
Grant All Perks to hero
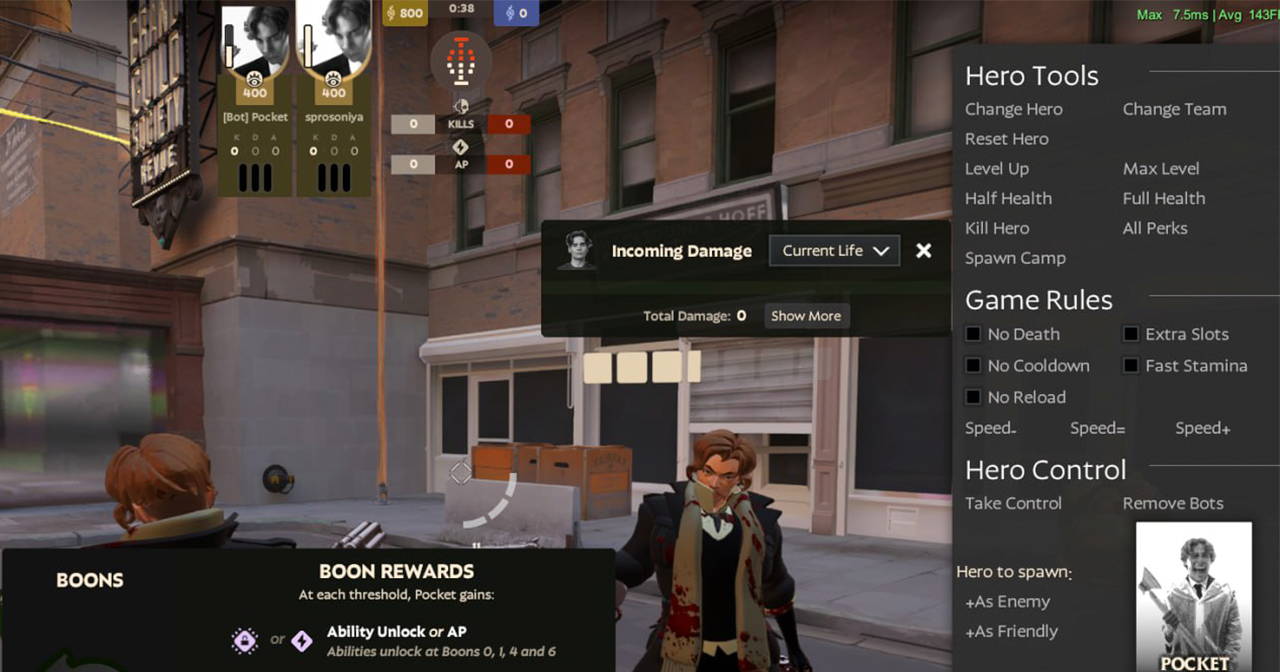pyautogui.click(x=1154, y=228)
